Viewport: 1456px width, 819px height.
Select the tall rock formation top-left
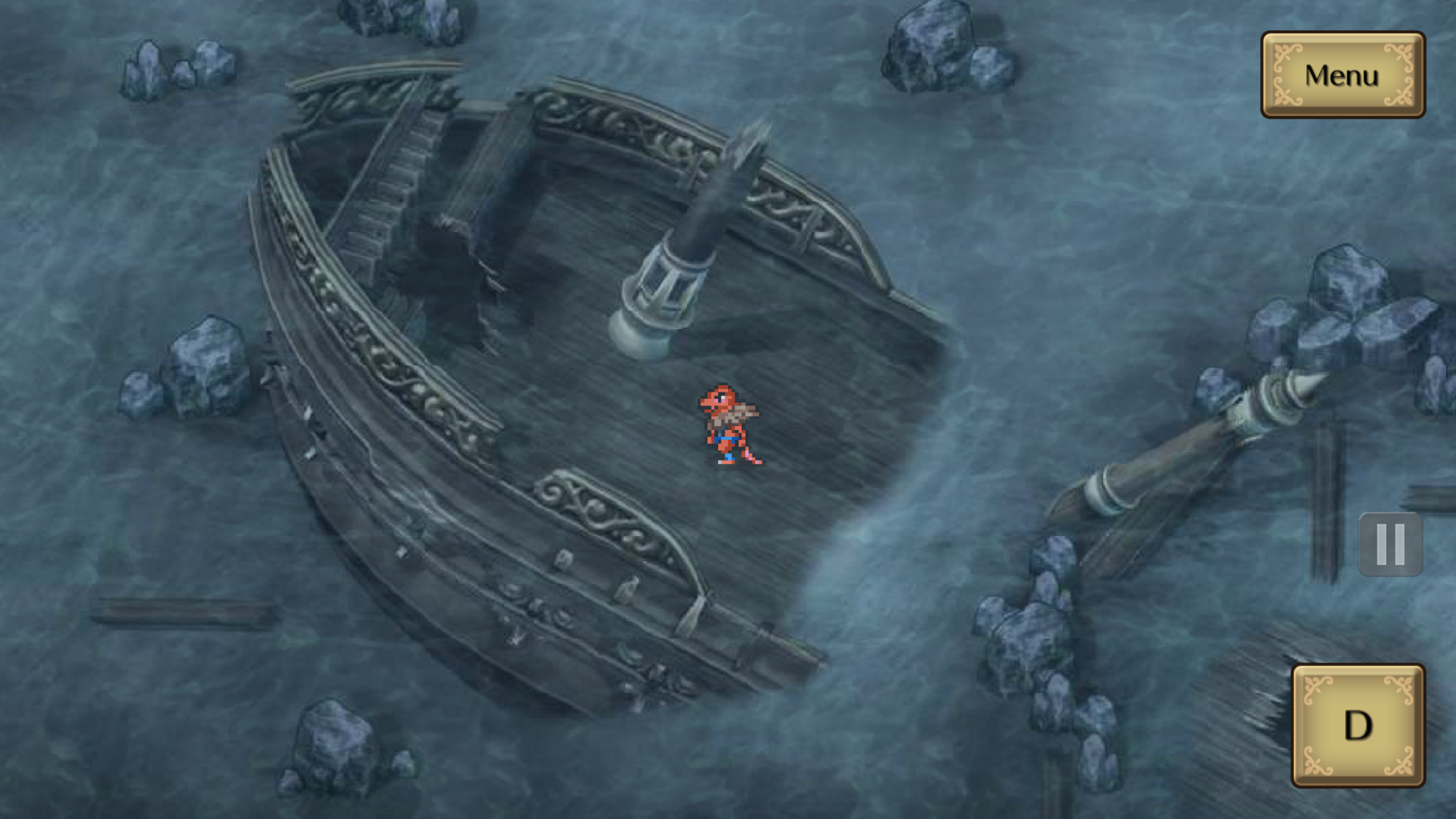pos(148,69)
